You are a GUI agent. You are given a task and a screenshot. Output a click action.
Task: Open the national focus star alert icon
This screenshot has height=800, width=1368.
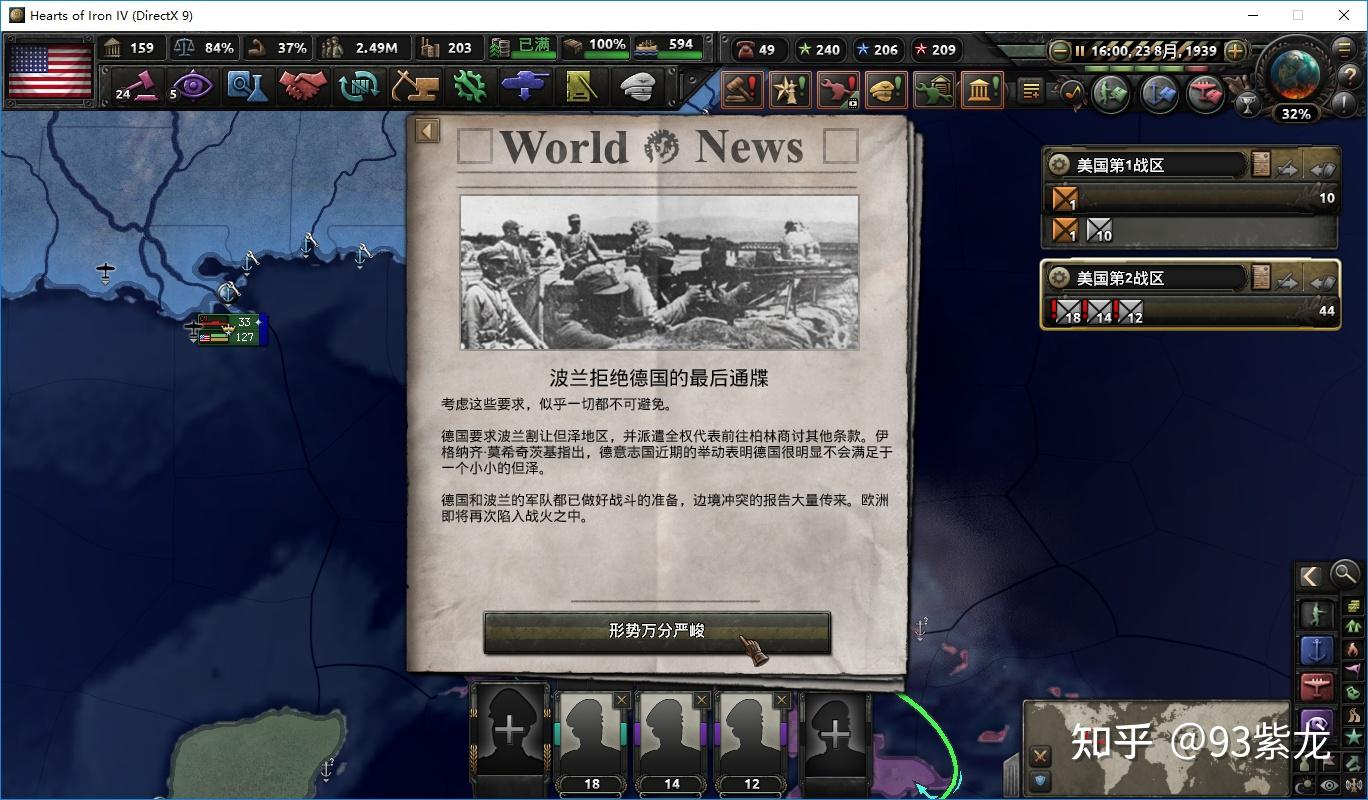pyautogui.click(x=790, y=88)
